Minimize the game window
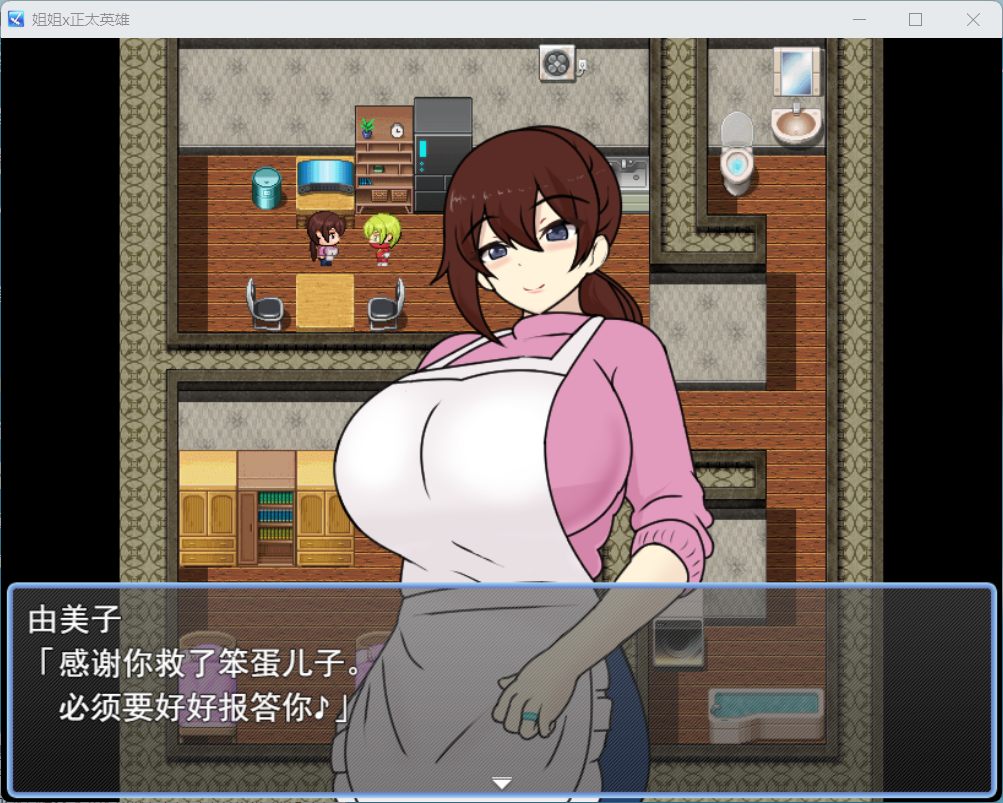Screen dimensions: 1003x803 coord(858,19)
